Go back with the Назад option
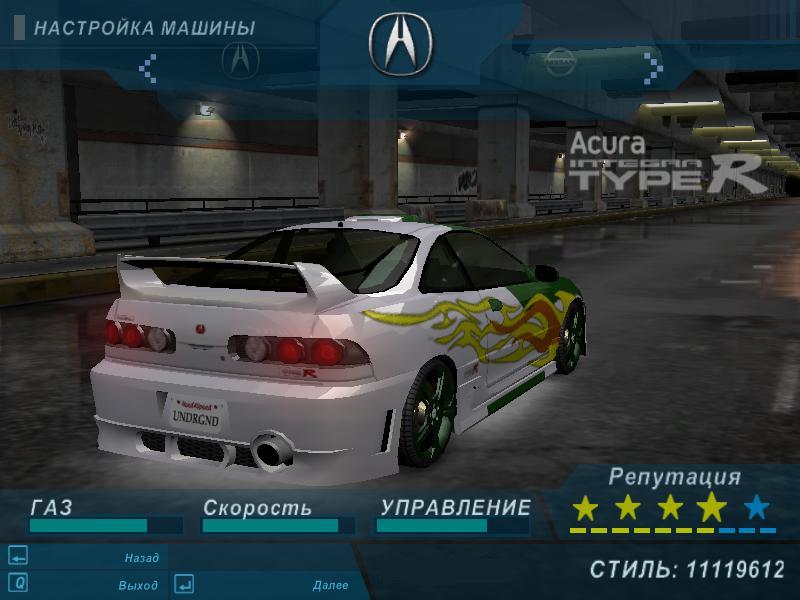The height and width of the screenshot is (600, 800). point(141,558)
